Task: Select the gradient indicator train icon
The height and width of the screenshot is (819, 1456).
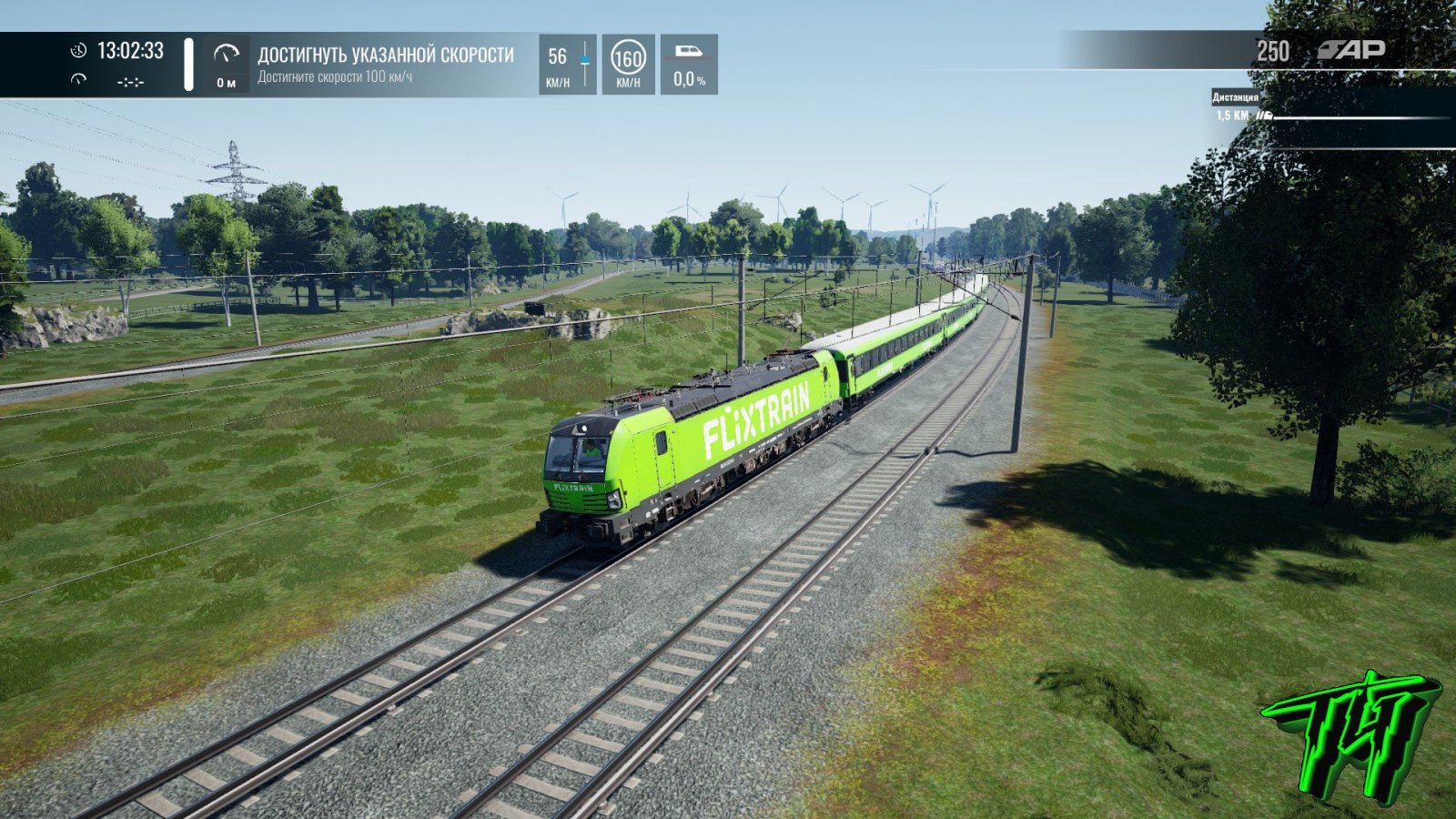Action: click(x=688, y=52)
